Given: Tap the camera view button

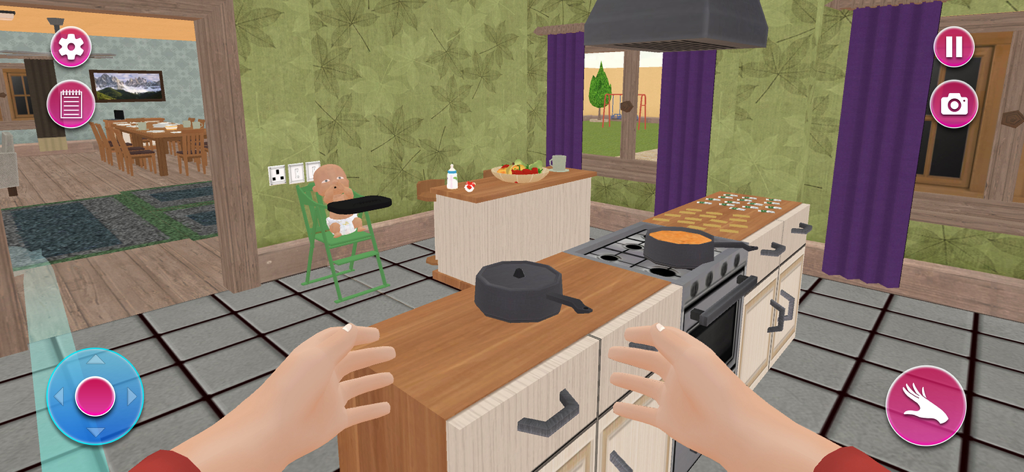Looking at the screenshot, I should [x=954, y=104].
